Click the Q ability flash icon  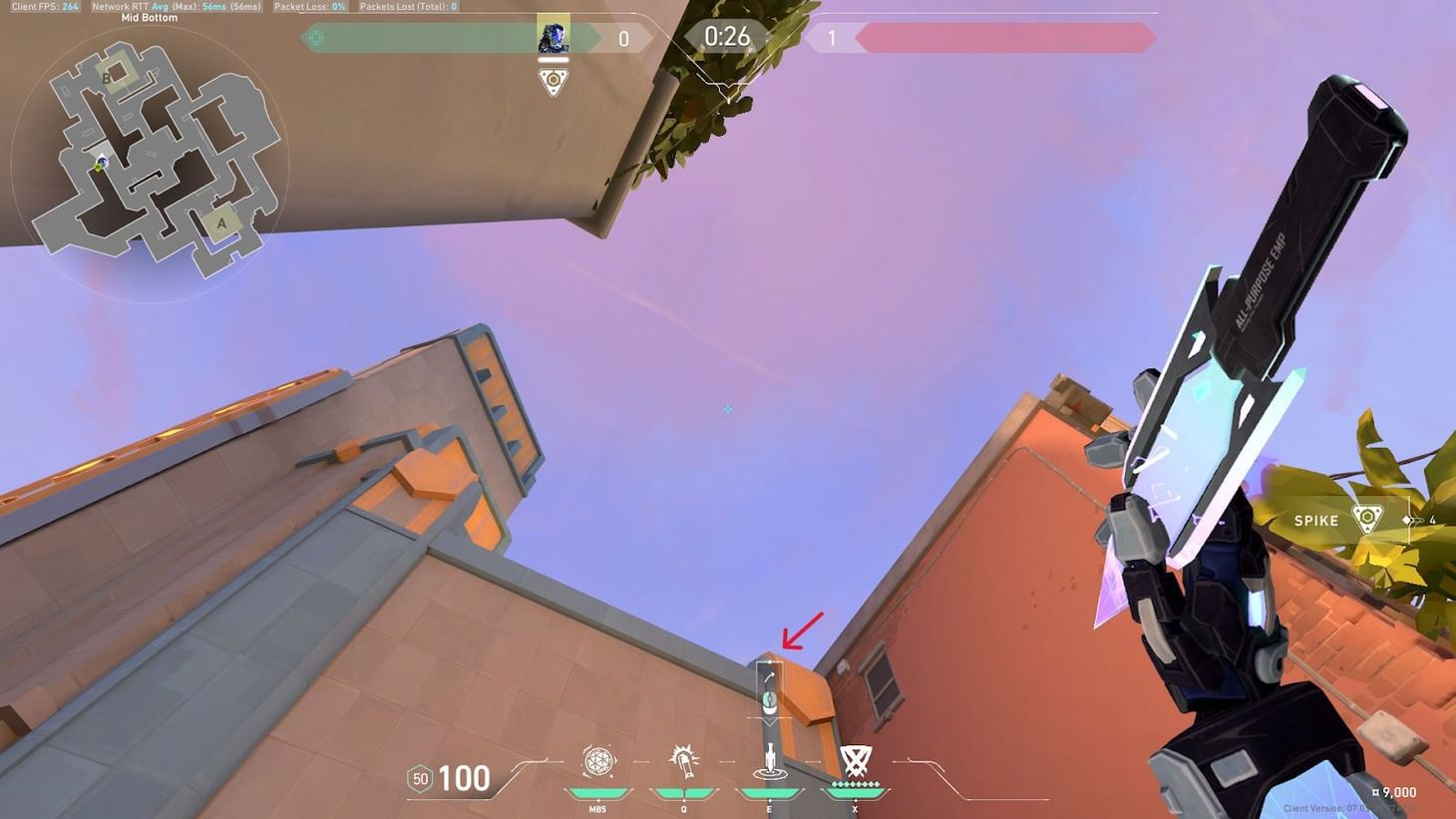[683, 762]
